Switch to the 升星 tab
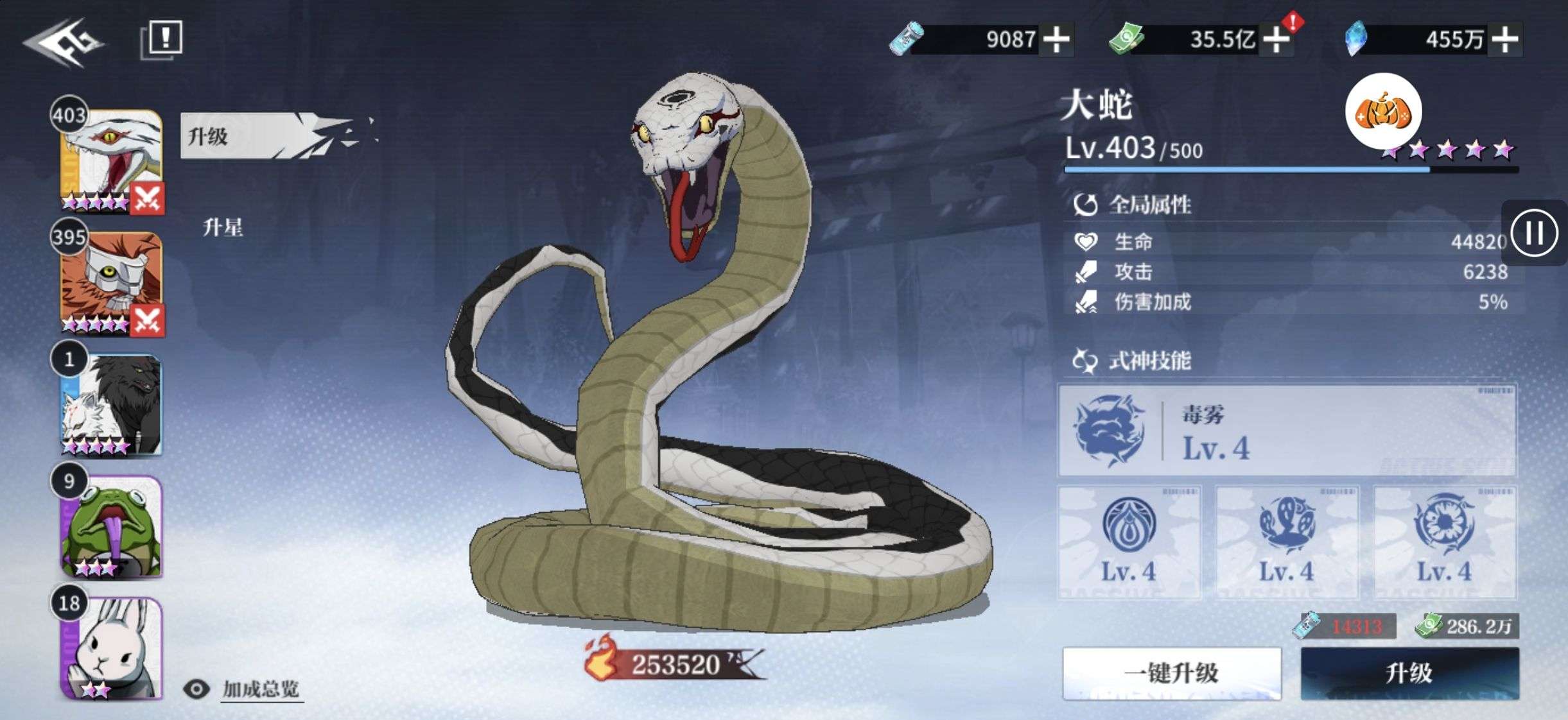 click(x=223, y=227)
